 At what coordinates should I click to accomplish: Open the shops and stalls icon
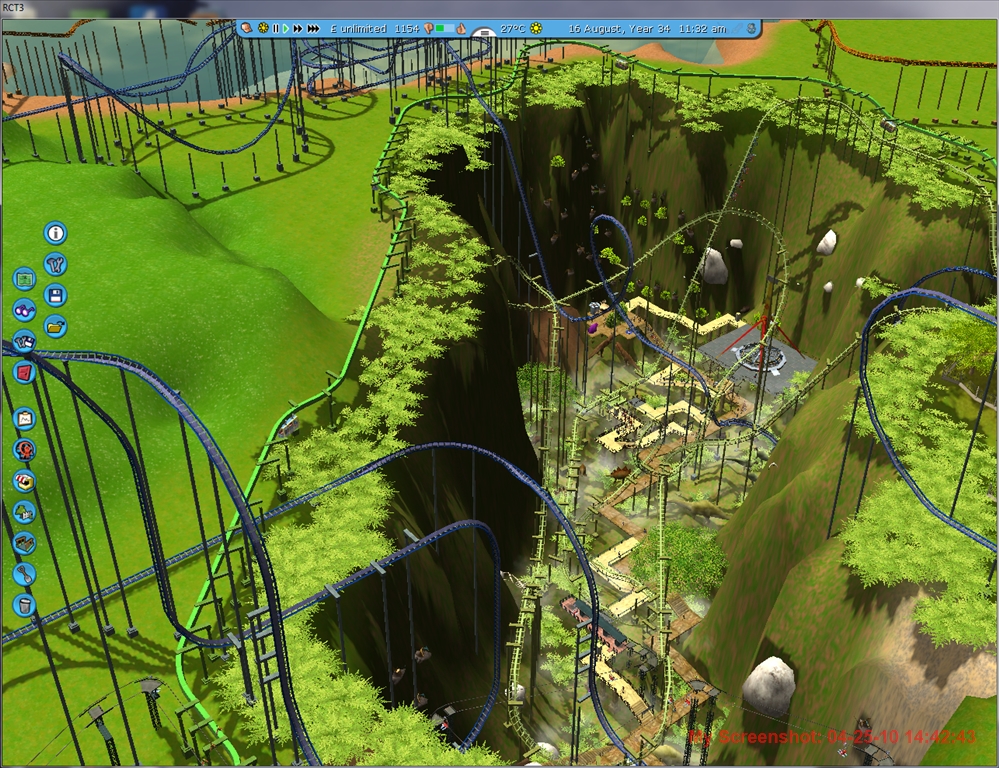click(x=24, y=481)
